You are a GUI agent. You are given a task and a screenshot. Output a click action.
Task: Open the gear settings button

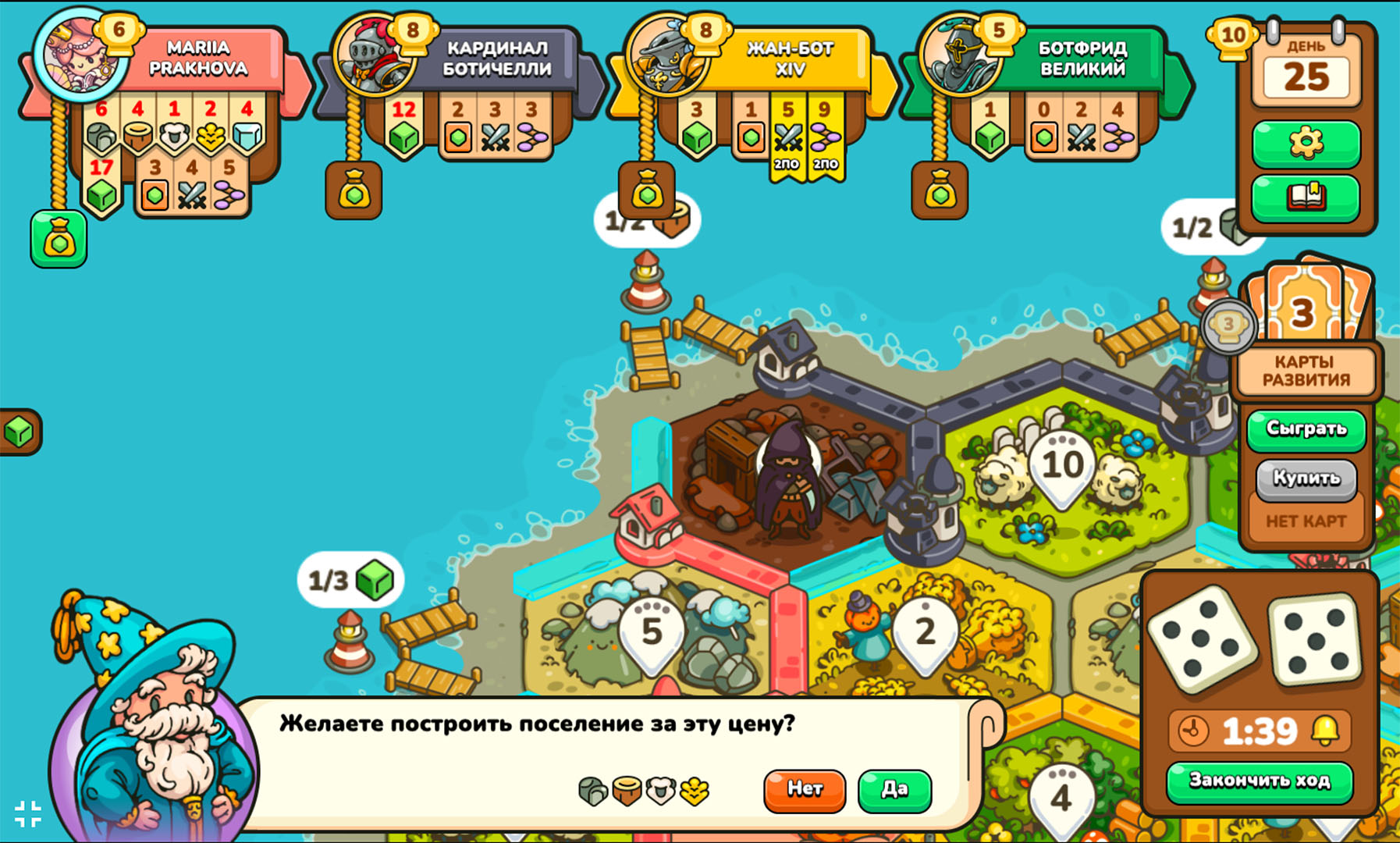[1306, 144]
